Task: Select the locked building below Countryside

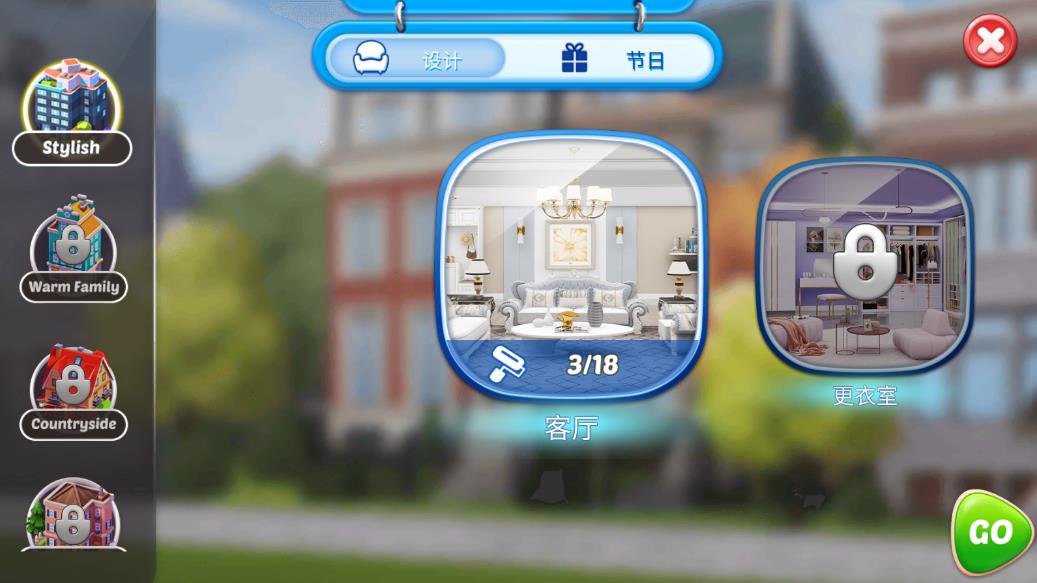Action: tap(73, 517)
